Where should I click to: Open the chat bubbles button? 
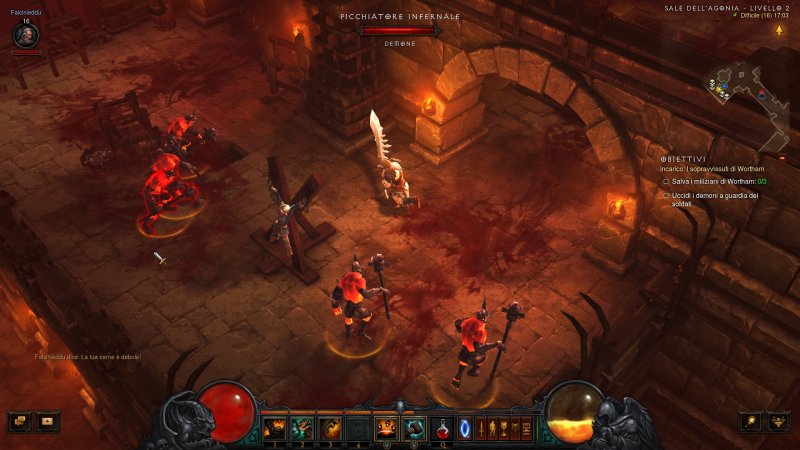tap(19, 421)
